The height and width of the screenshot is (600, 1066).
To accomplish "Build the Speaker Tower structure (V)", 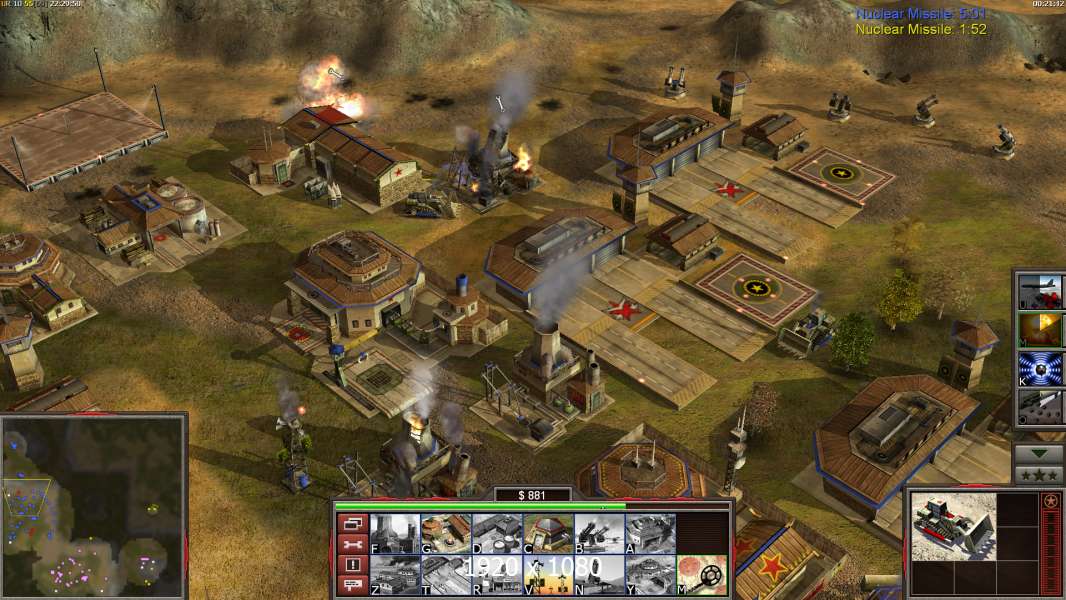I will point(548,574).
